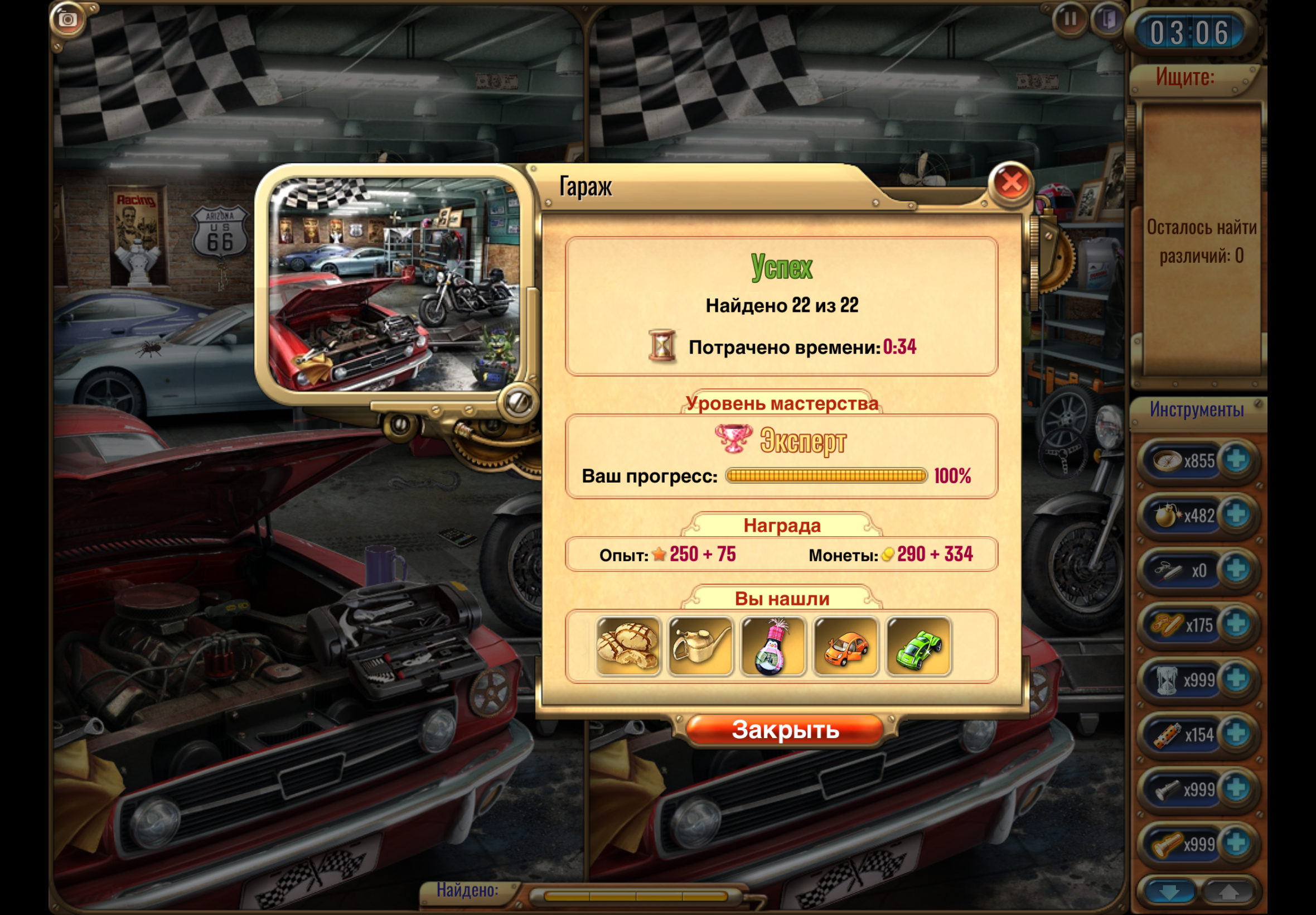
Task: Open the garage scene preview thumbnail
Action: click(x=394, y=285)
